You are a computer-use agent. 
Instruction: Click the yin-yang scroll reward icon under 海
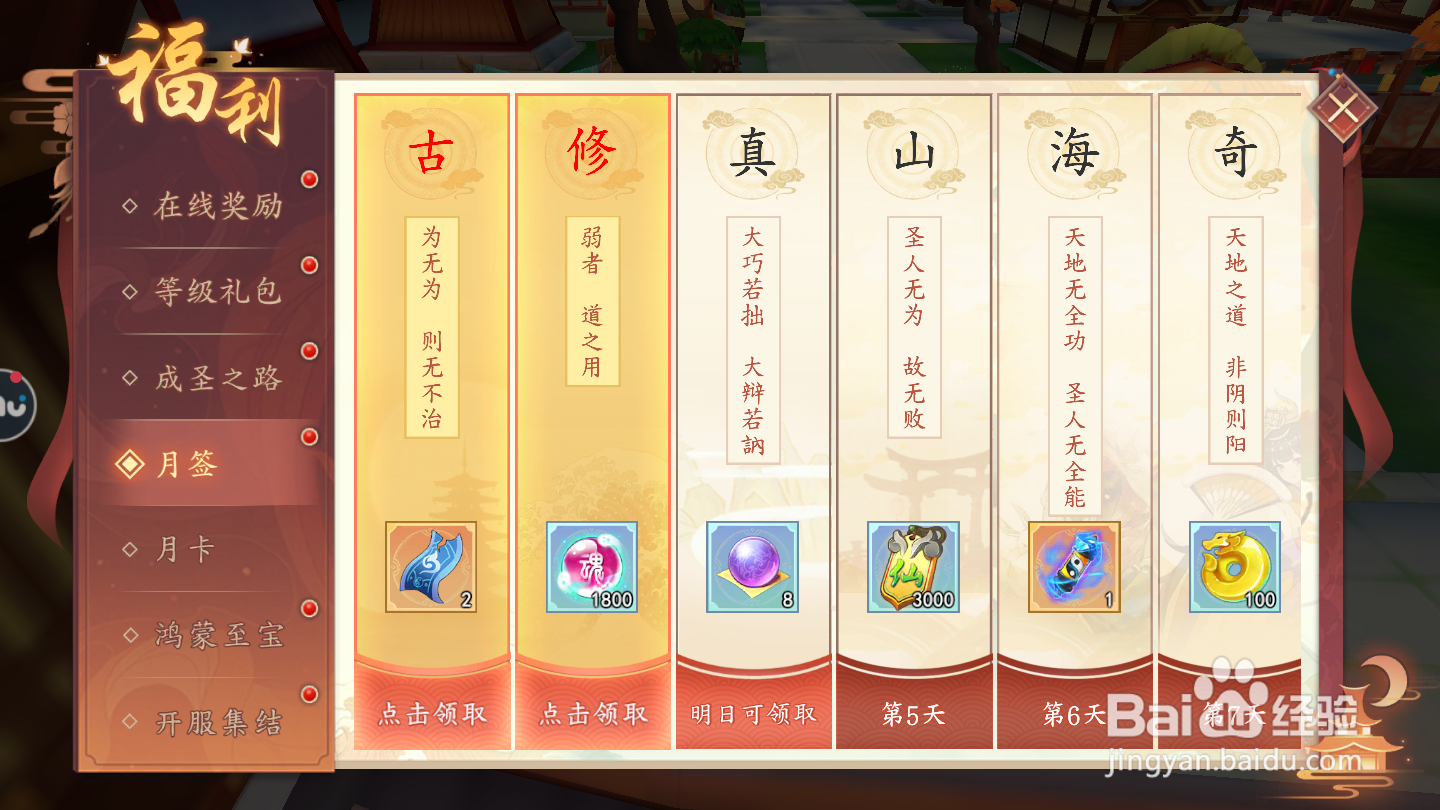(x=1072, y=565)
